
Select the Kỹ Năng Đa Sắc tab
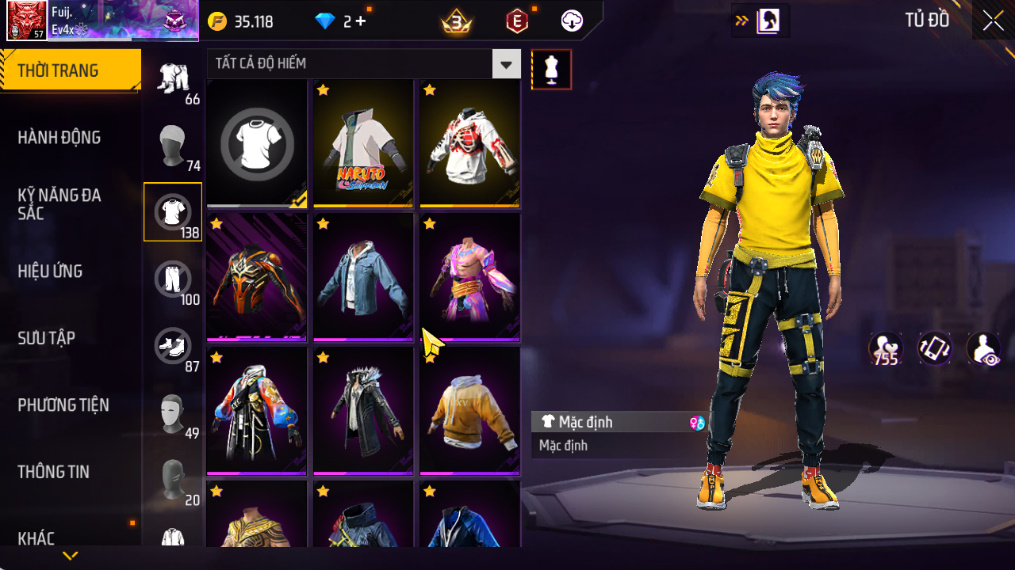tap(60, 204)
